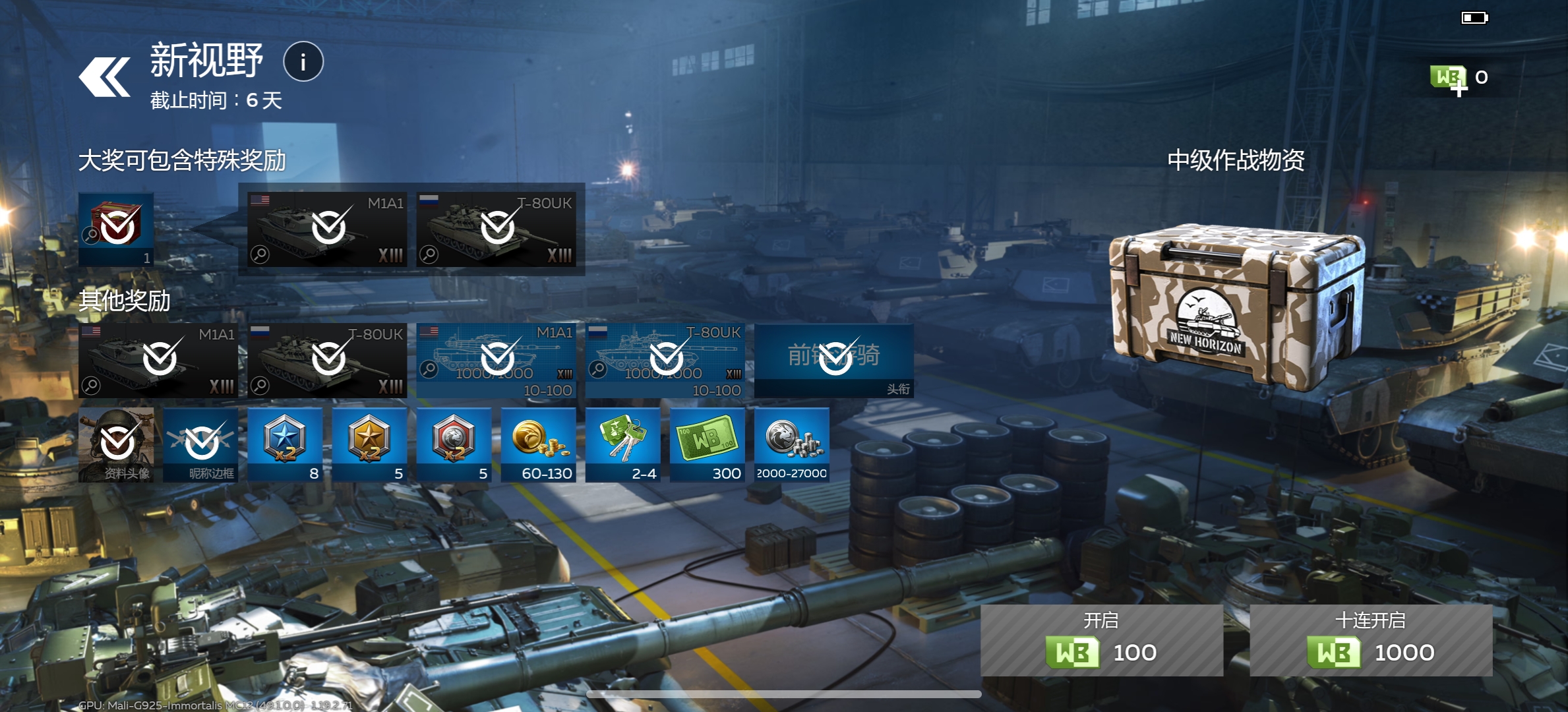Select the red crate grand prize tile
Screen dimensions: 1568x712
click(116, 229)
